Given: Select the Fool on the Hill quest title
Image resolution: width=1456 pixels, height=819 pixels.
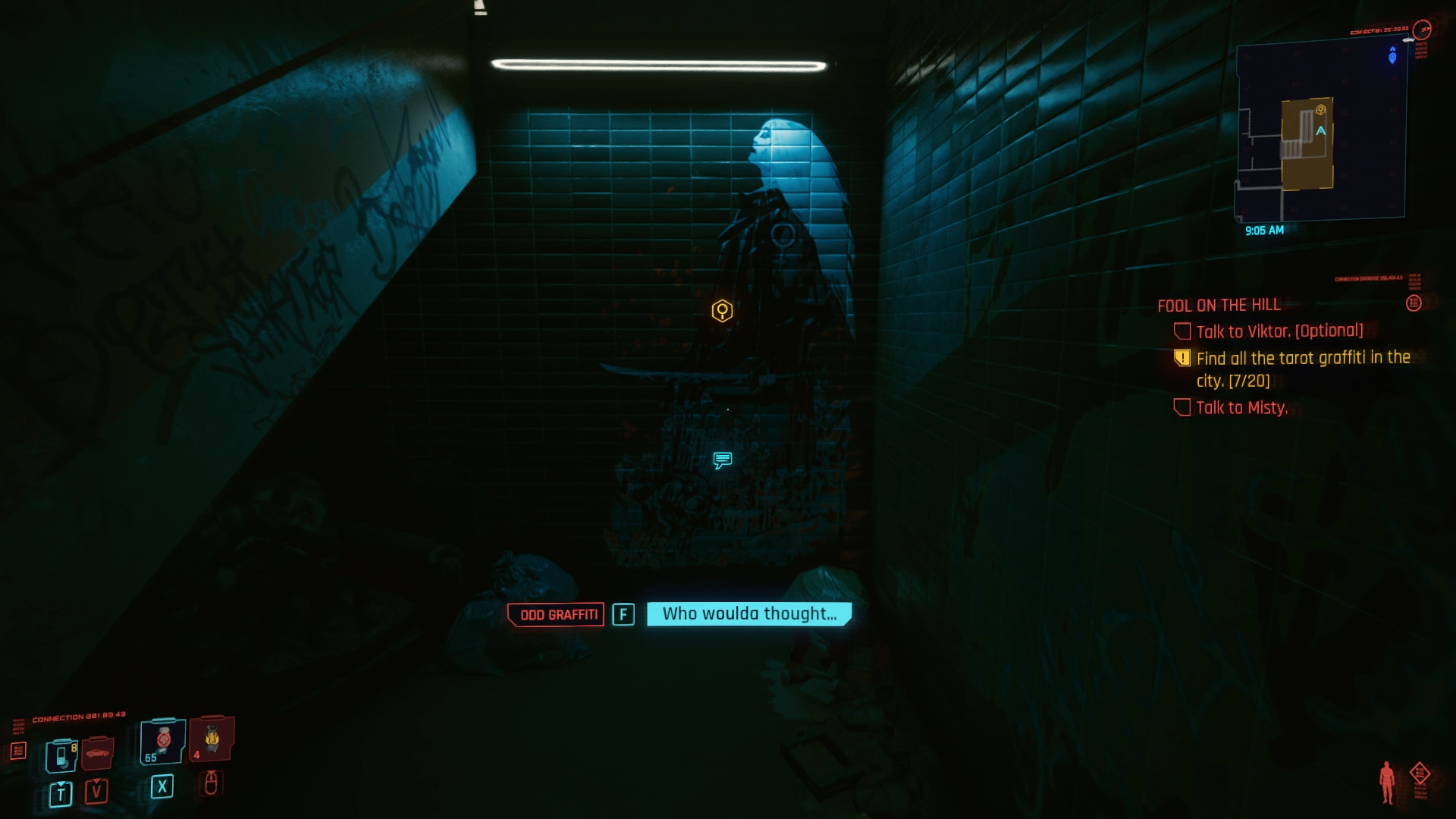Looking at the screenshot, I should click(1219, 305).
